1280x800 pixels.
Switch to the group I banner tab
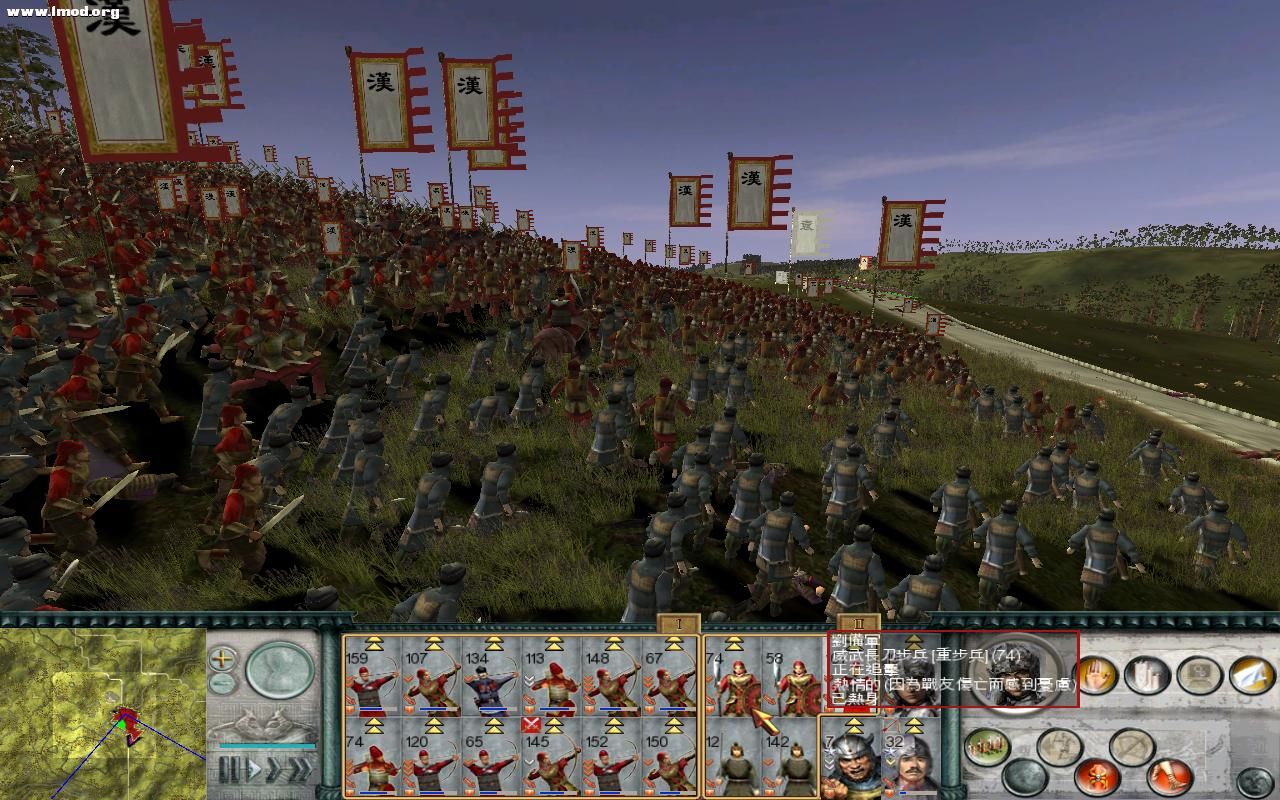pos(679,624)
